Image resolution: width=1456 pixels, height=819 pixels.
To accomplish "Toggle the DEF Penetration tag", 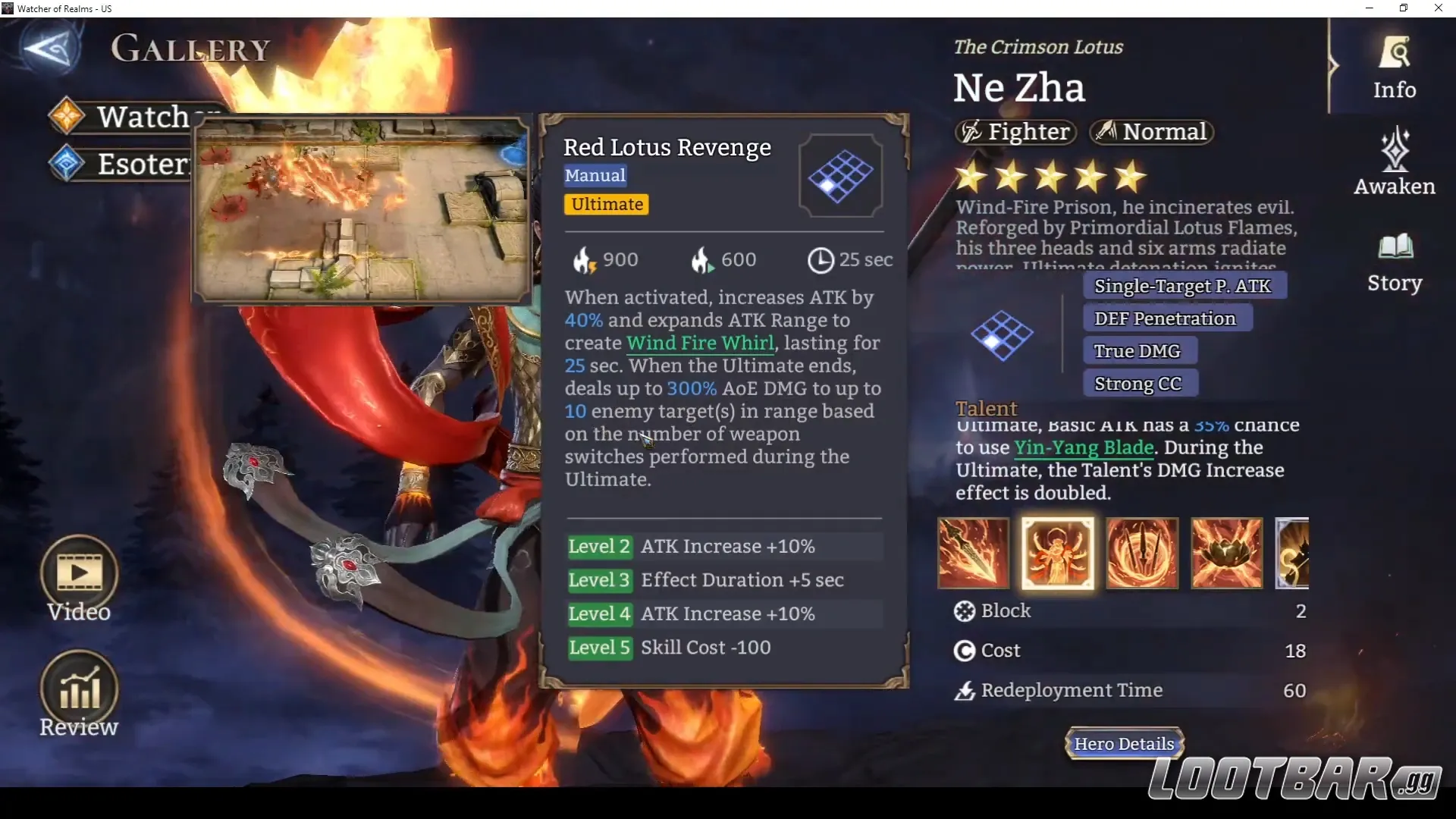I will [1166, 318].
